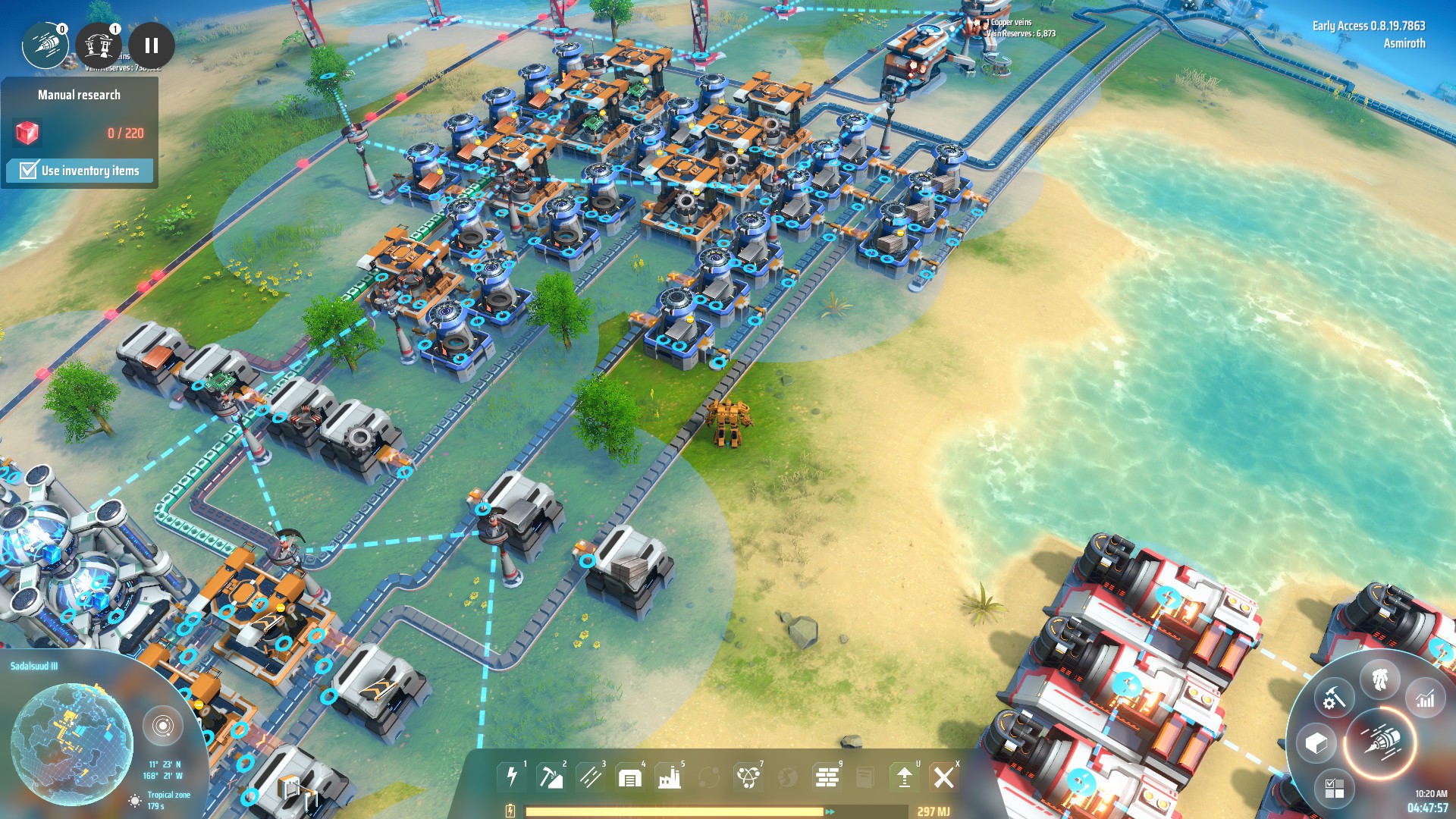Open the hammer and gear replicator panel
Viewport: 1456px width, 819px height.
(x=1334, y=698)
